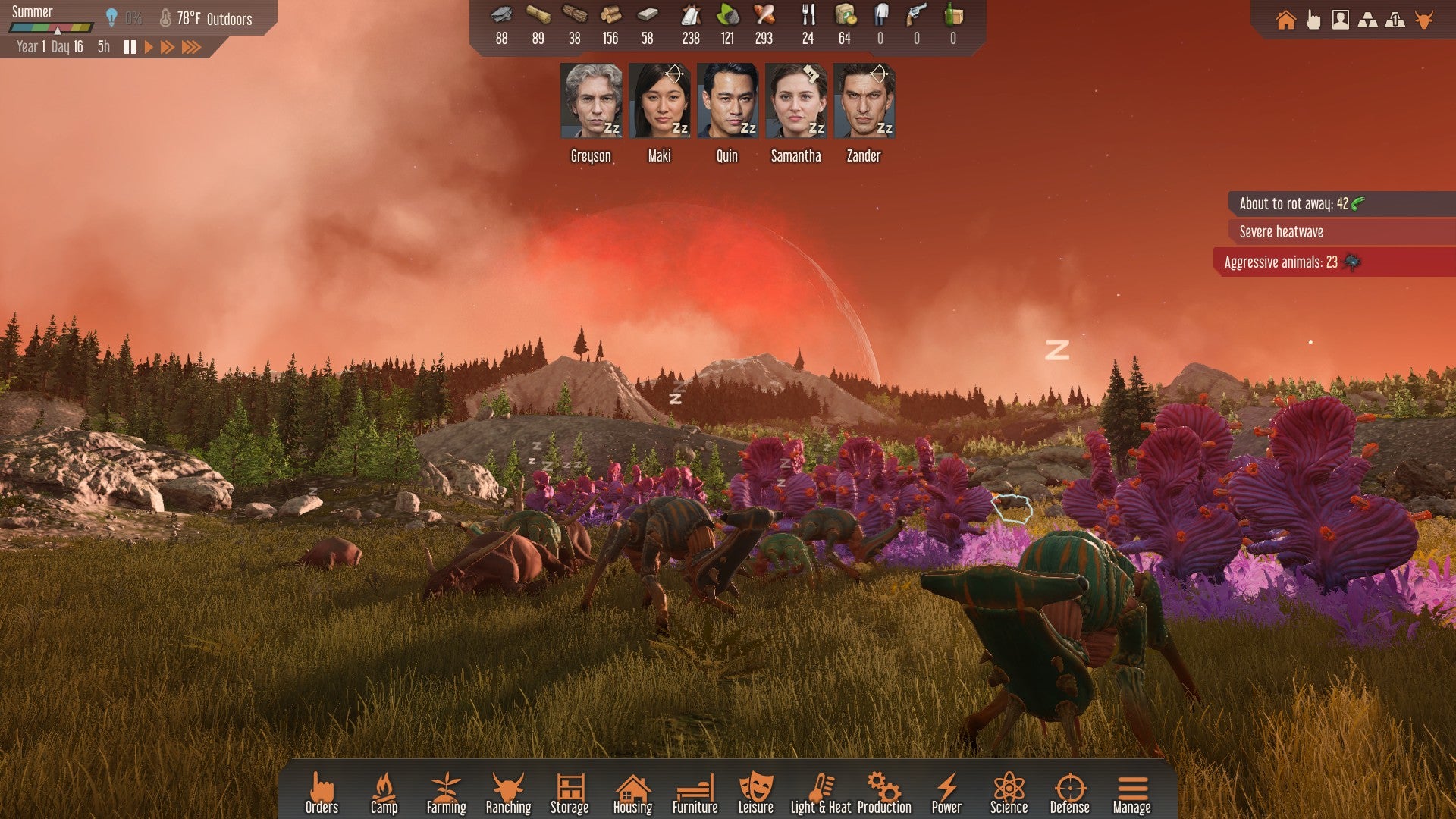Screen dimensions: 1456x819
Task: Select the Ranching category
Action: [508, 793]
